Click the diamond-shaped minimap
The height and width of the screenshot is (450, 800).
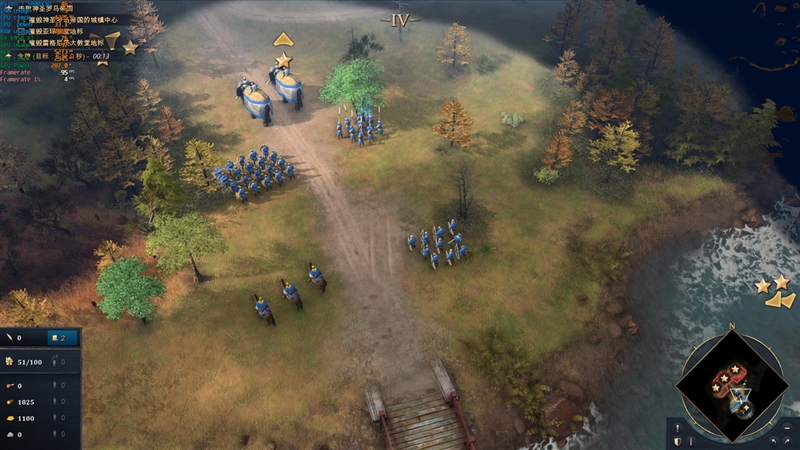(x=730, y=381)
